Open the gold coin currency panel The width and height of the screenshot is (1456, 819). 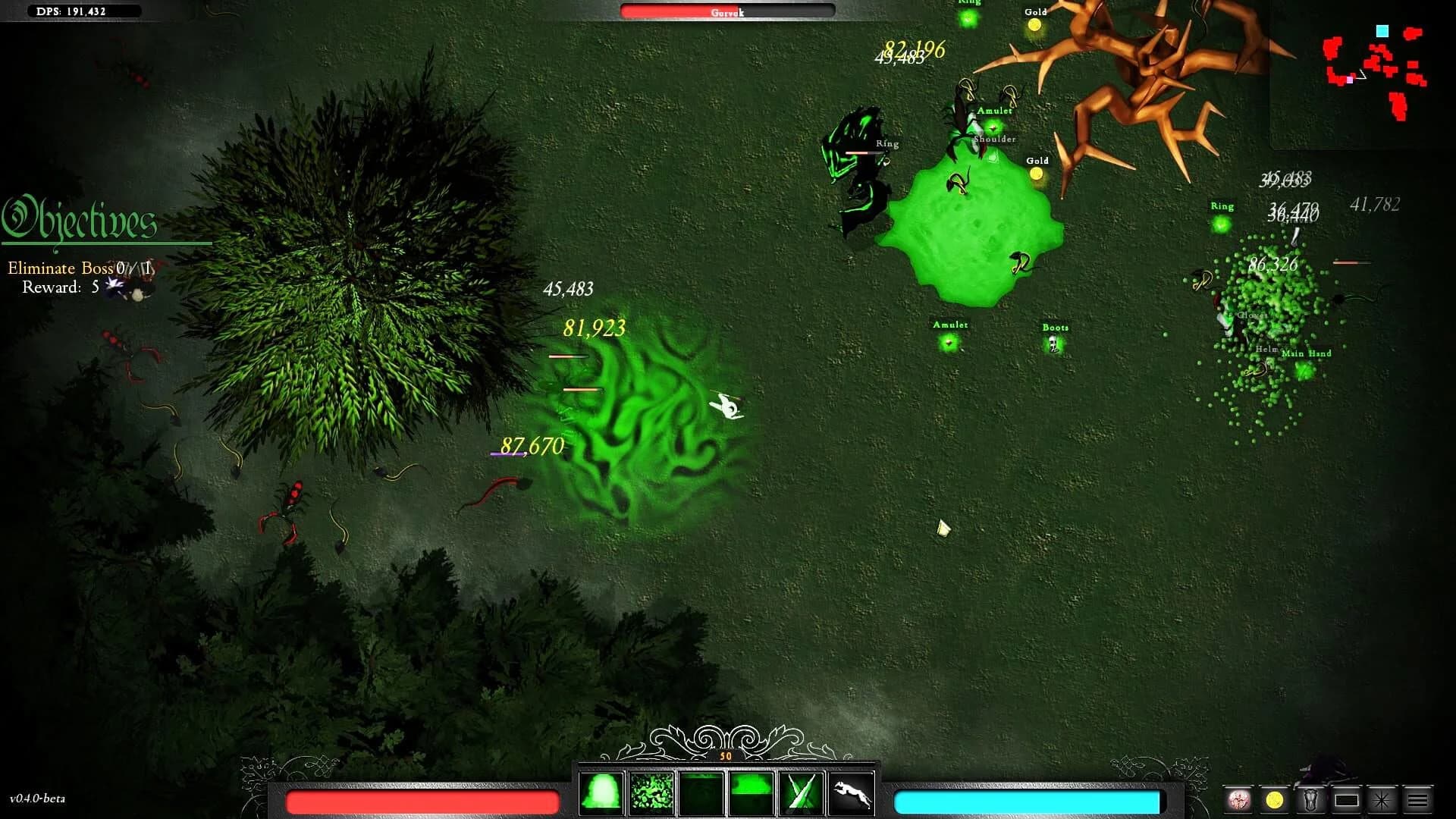point(1274,799)
